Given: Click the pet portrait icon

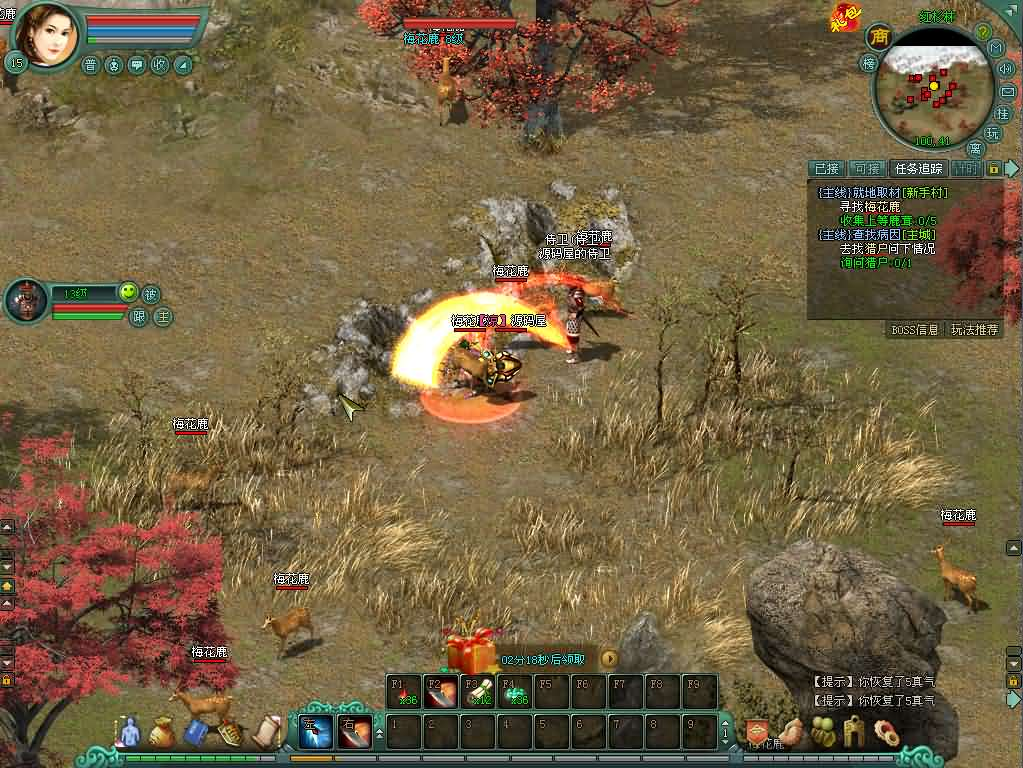Looking at the screenshot, I should click(x=25, y=300).
